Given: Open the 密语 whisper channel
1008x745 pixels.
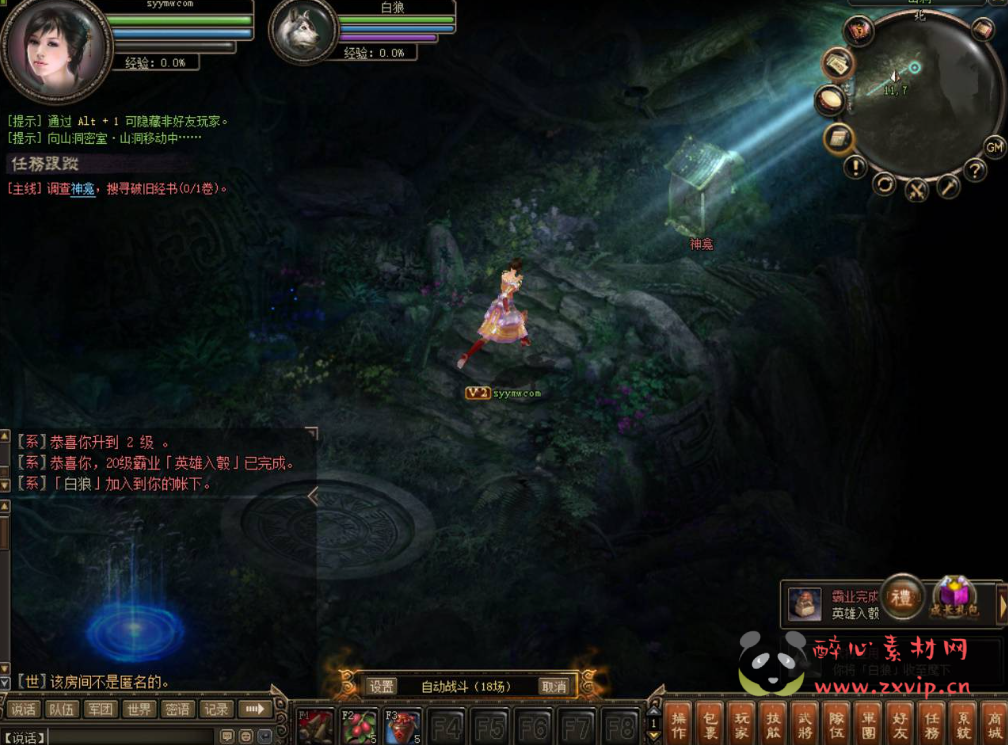Looking at the screenshot, I should click(177, 709).
